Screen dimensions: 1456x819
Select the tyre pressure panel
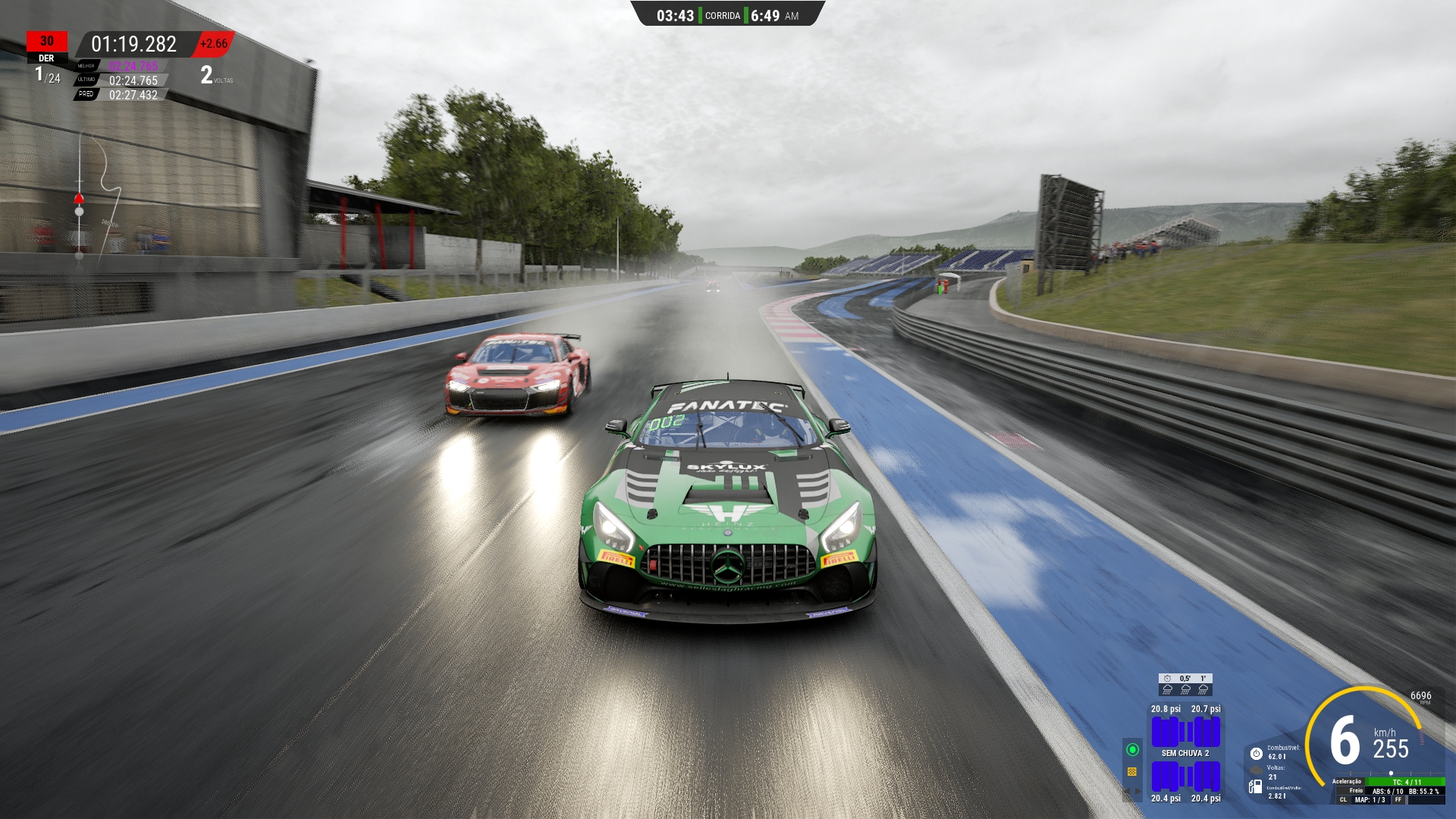point(1185,753)
